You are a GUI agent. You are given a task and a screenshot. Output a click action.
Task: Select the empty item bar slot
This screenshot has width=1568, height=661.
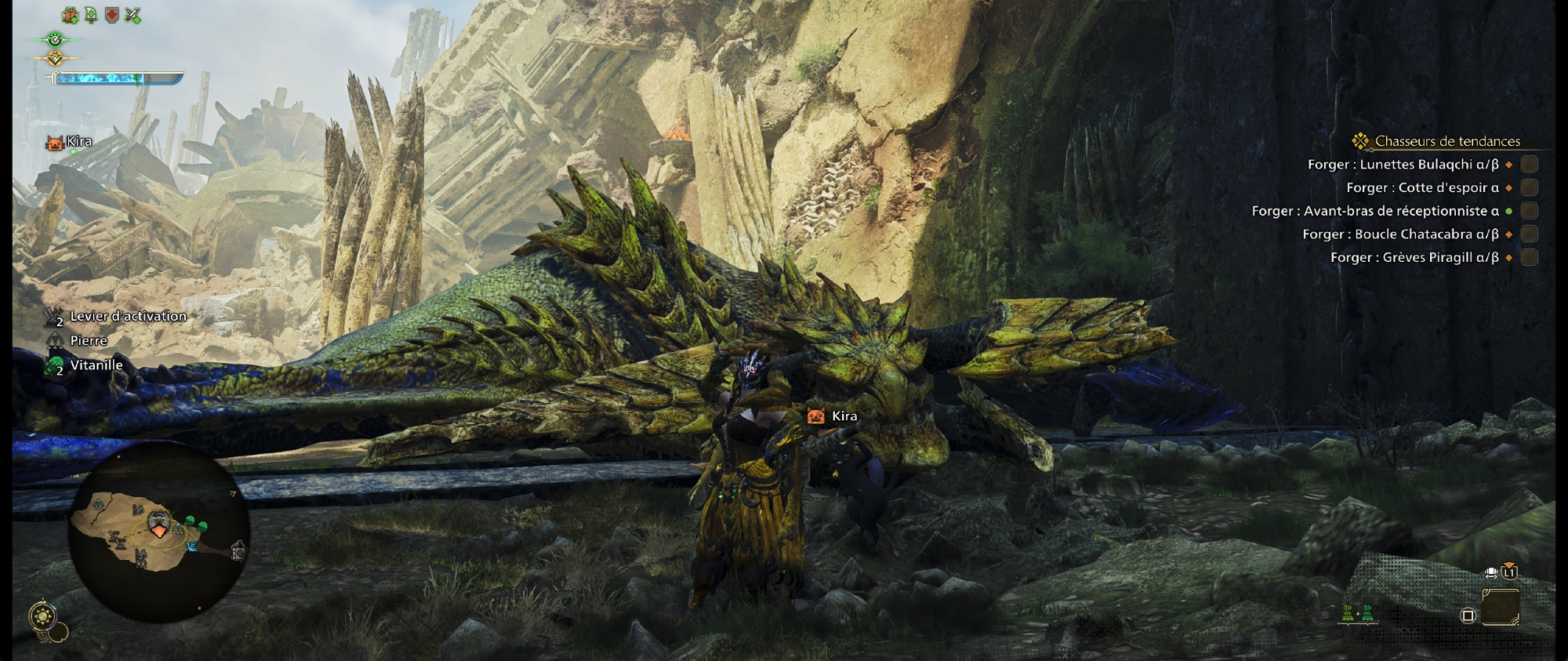(1501, 608)
